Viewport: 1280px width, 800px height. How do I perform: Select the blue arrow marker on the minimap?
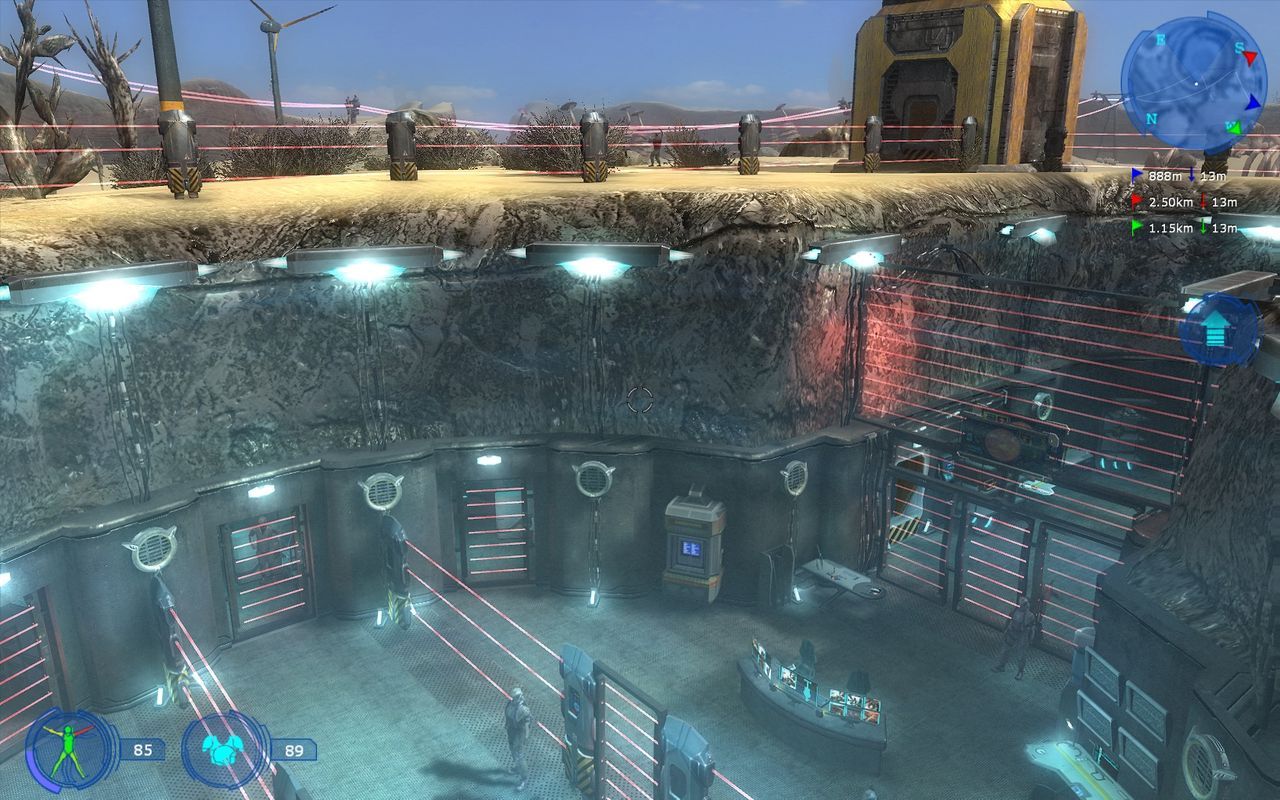(x=1253, y=102)
